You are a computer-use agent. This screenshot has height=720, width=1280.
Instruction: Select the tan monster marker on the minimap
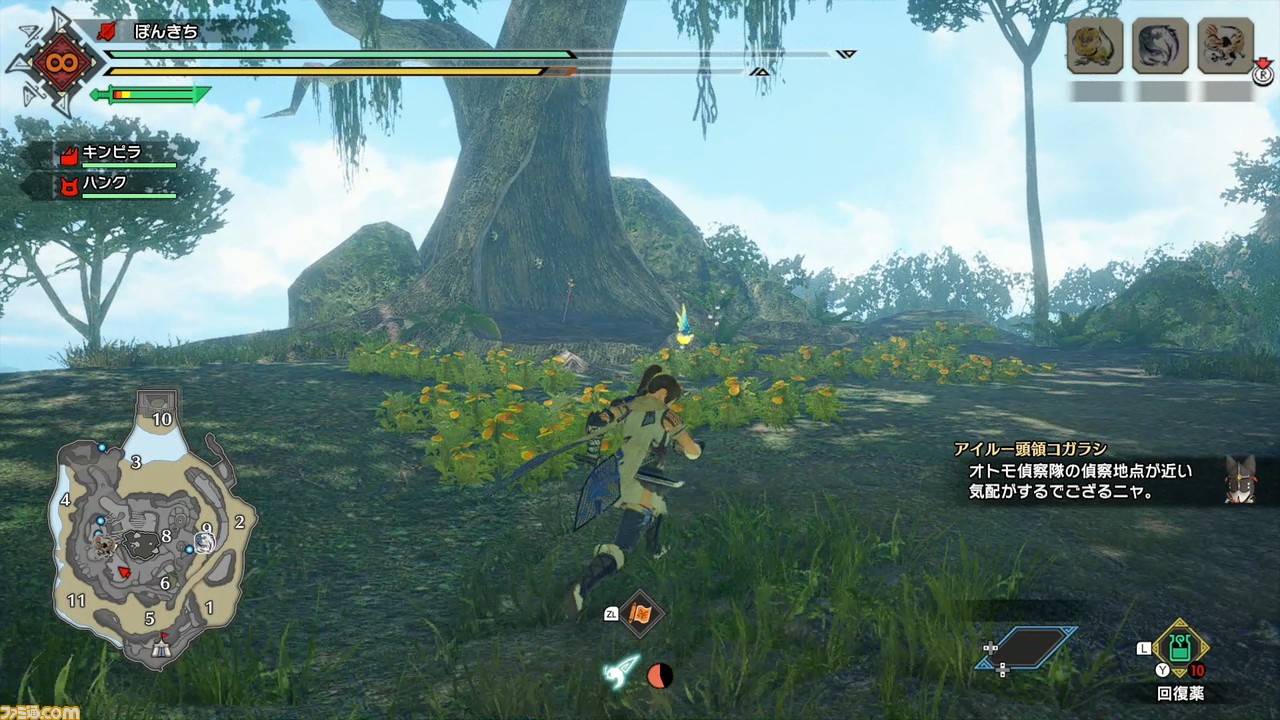pyautogui.click(x=104, y=546)
